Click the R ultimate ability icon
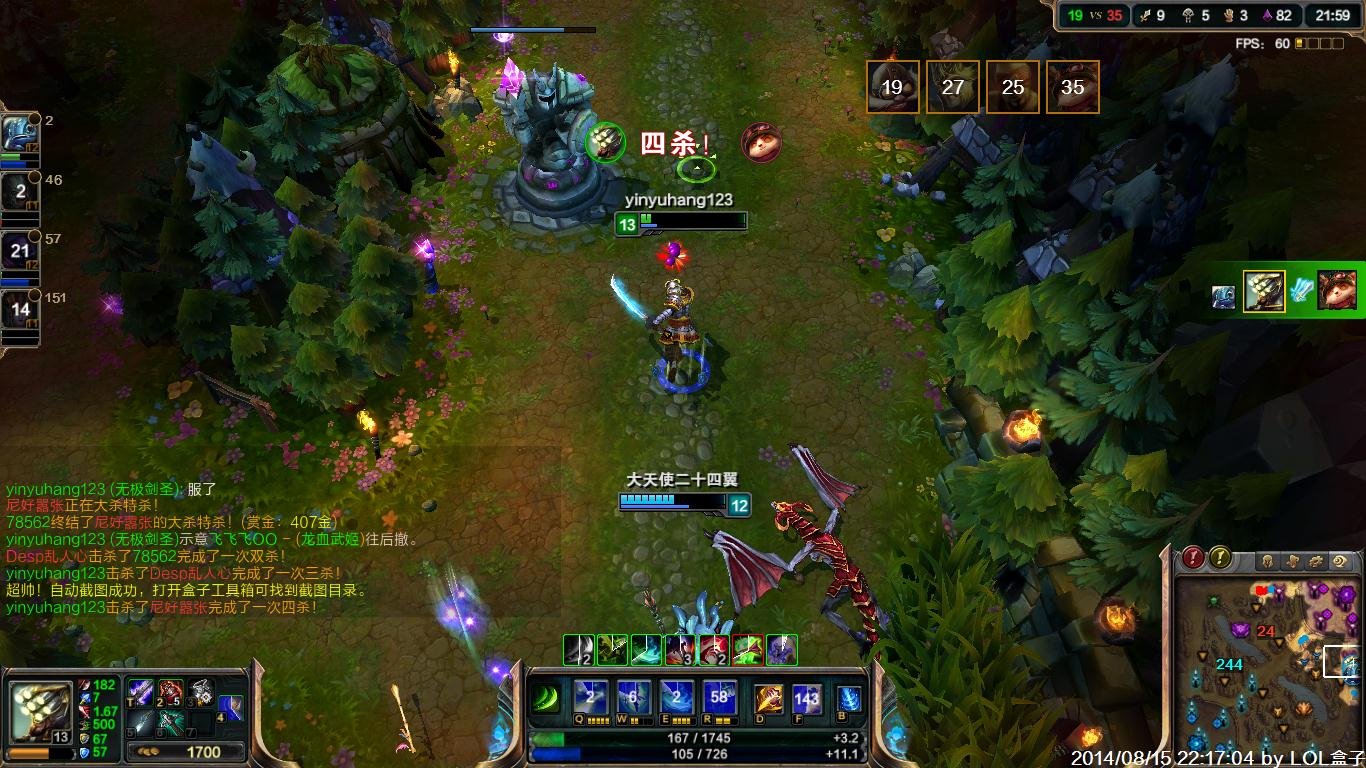 [x=719, y=697]
